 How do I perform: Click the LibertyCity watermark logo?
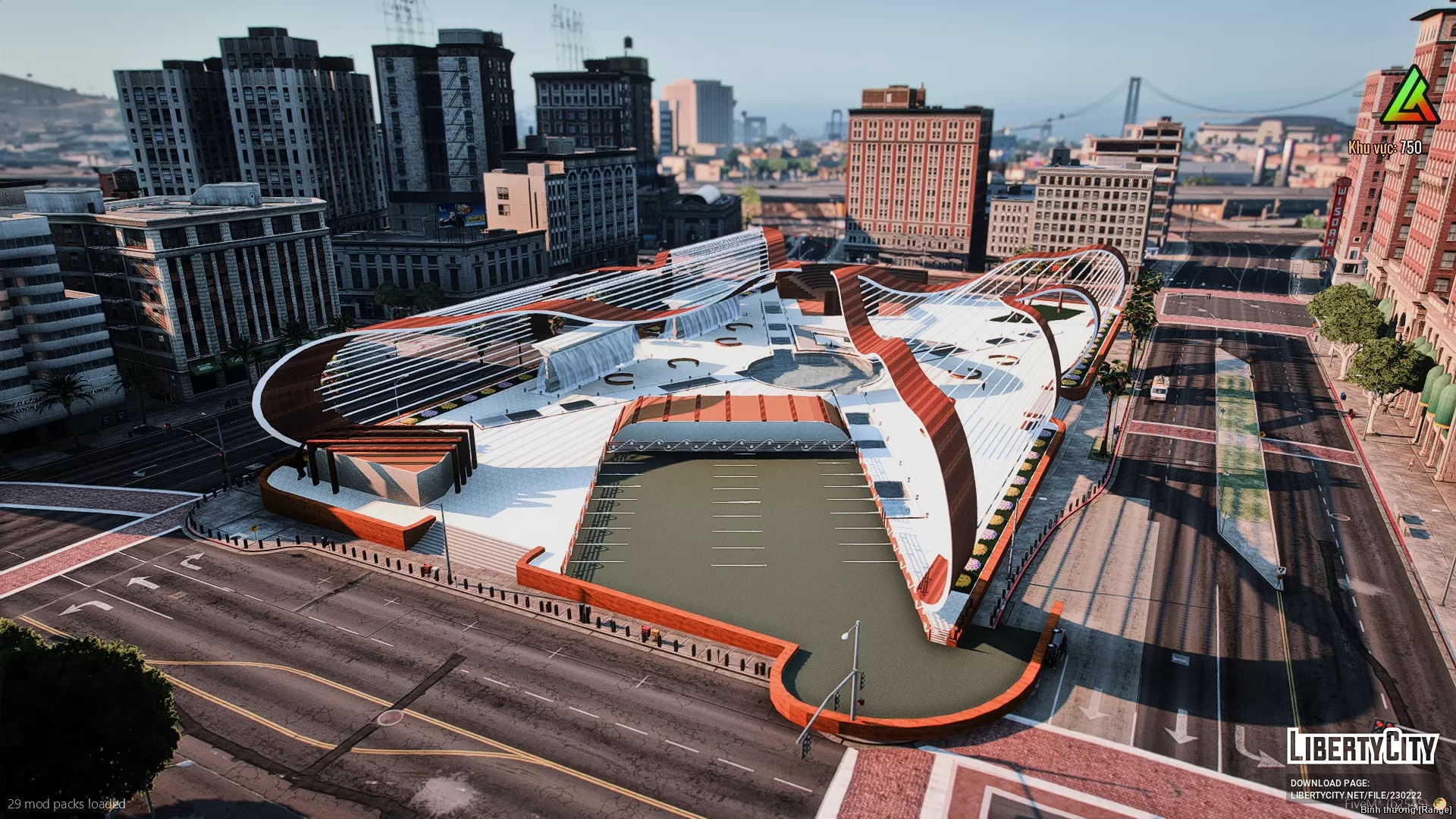1362,746
